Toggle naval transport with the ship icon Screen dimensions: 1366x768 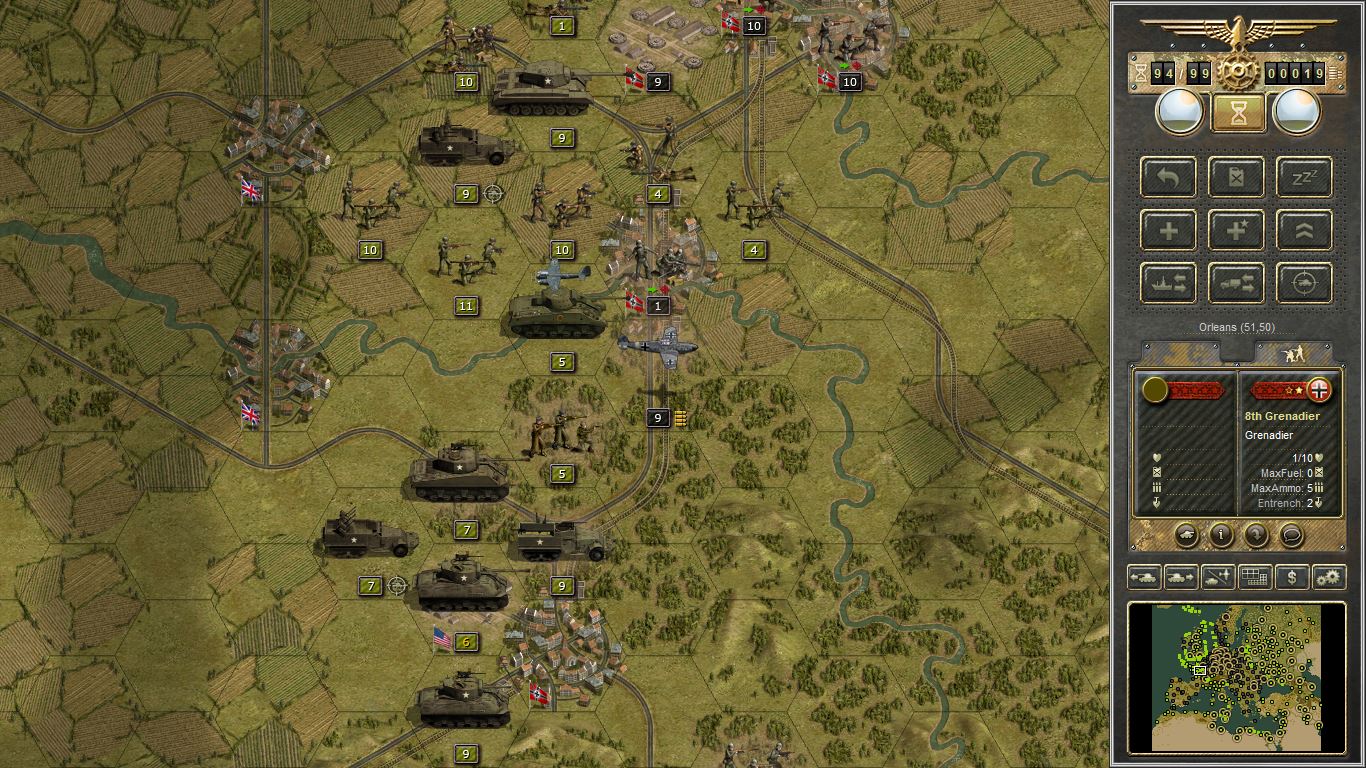(1167, 282)
